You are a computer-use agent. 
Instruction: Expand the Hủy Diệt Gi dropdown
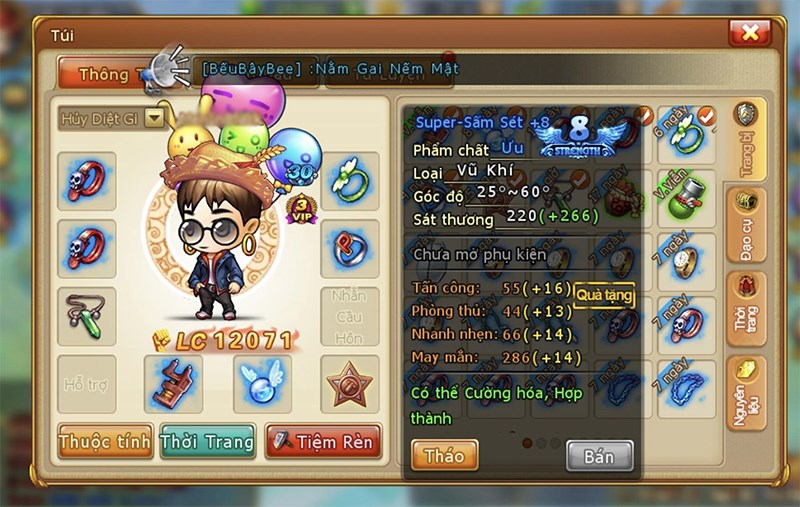point(154,118)
